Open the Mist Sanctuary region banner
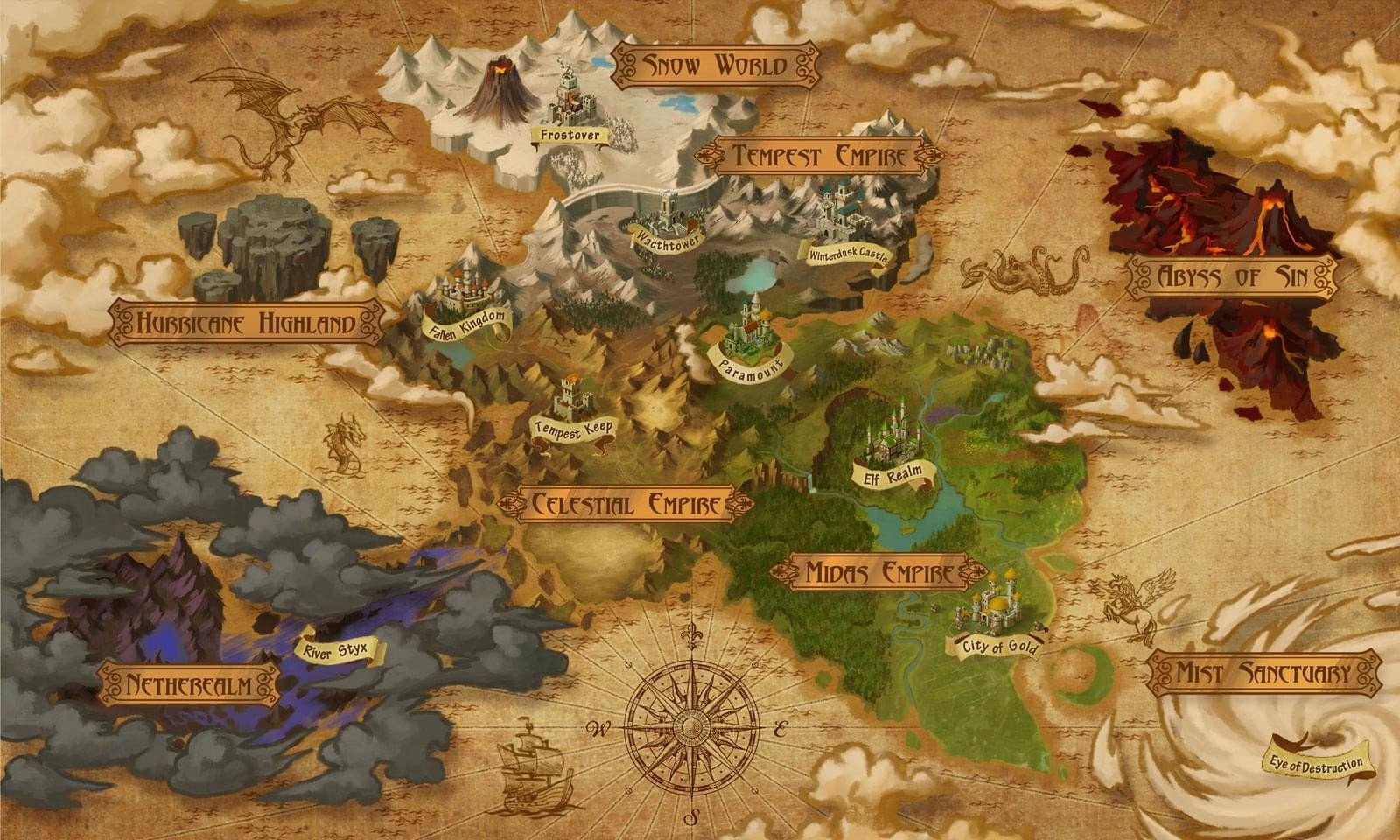The width and height of the screenshot is (1400, 840). tap(1263, 673)
